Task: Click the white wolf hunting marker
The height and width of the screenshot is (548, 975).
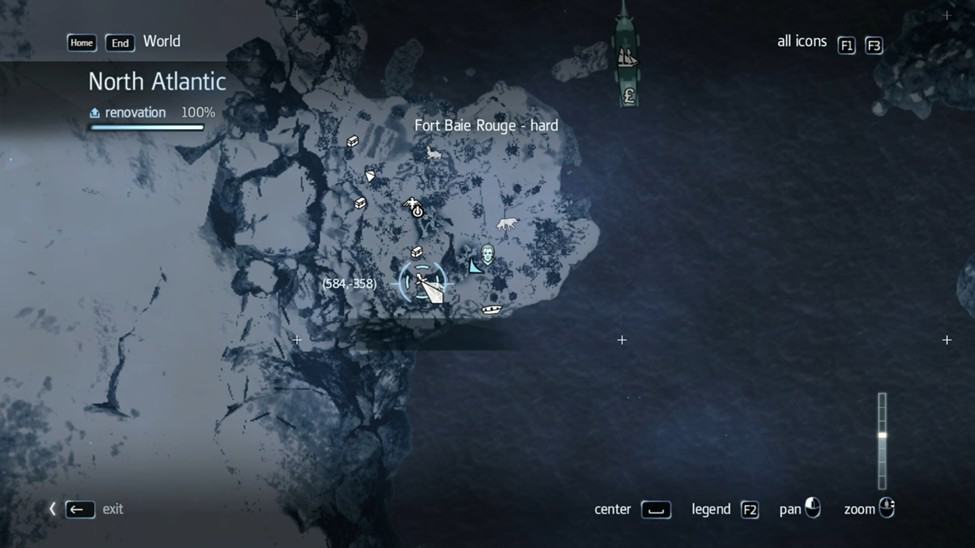Action: click(507, 224)
